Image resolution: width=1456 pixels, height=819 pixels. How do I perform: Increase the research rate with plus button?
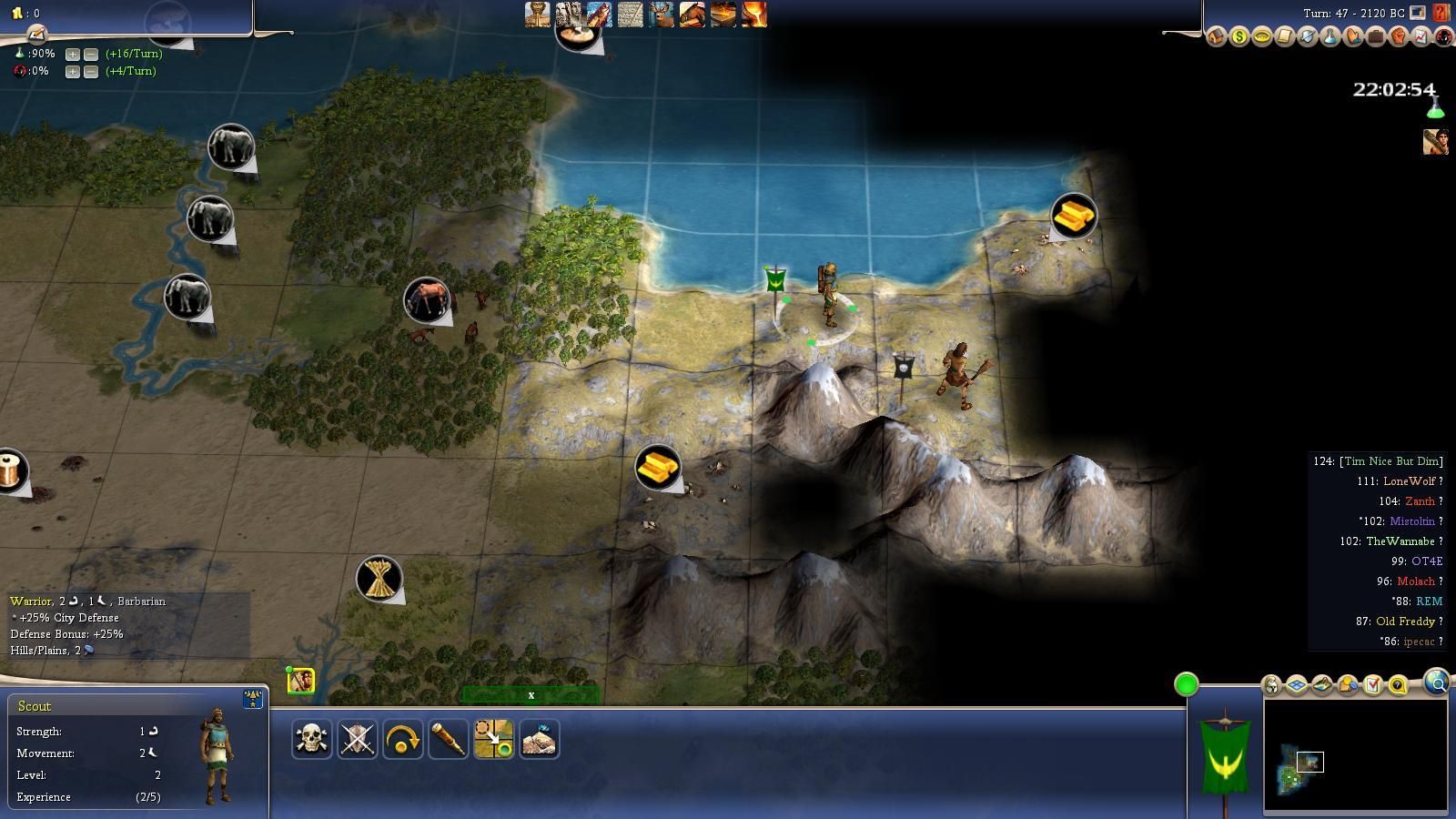[x=73, y=54]
